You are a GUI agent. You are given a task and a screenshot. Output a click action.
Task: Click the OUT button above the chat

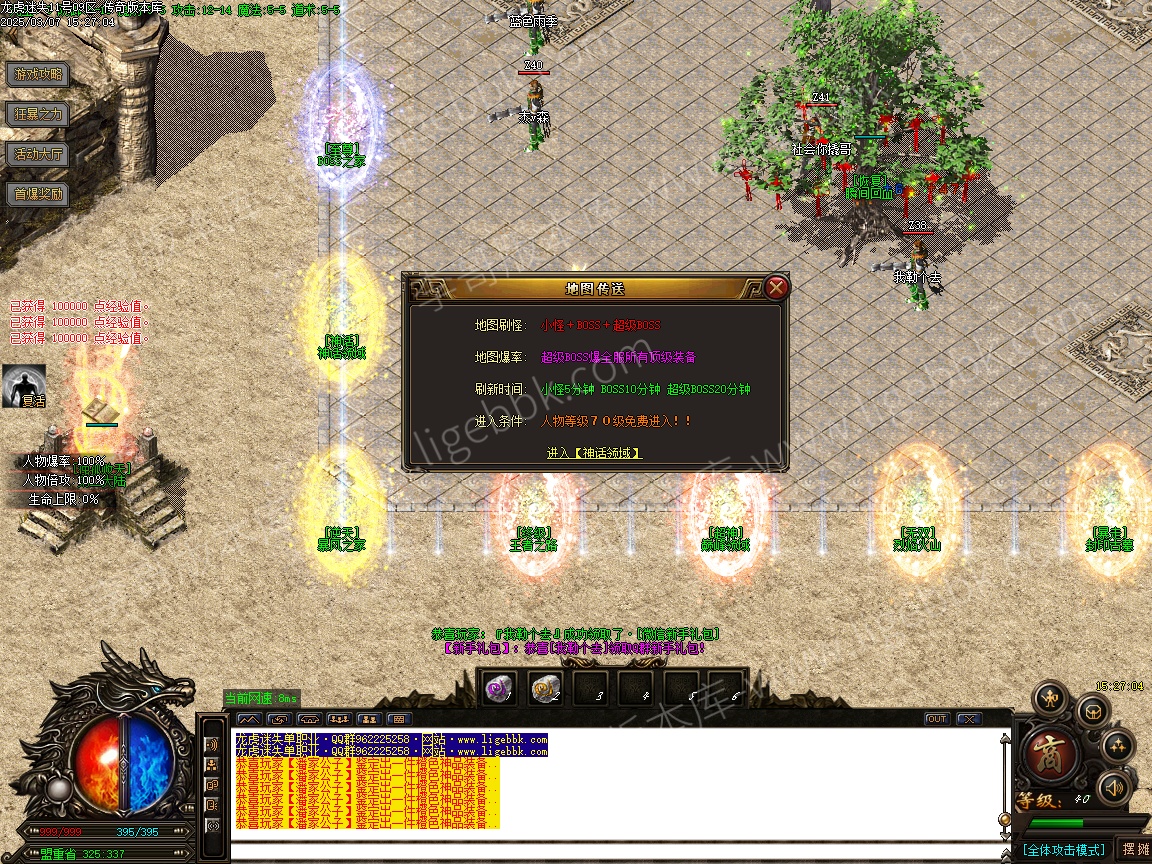pyautogui.click(x=937, y=719)
